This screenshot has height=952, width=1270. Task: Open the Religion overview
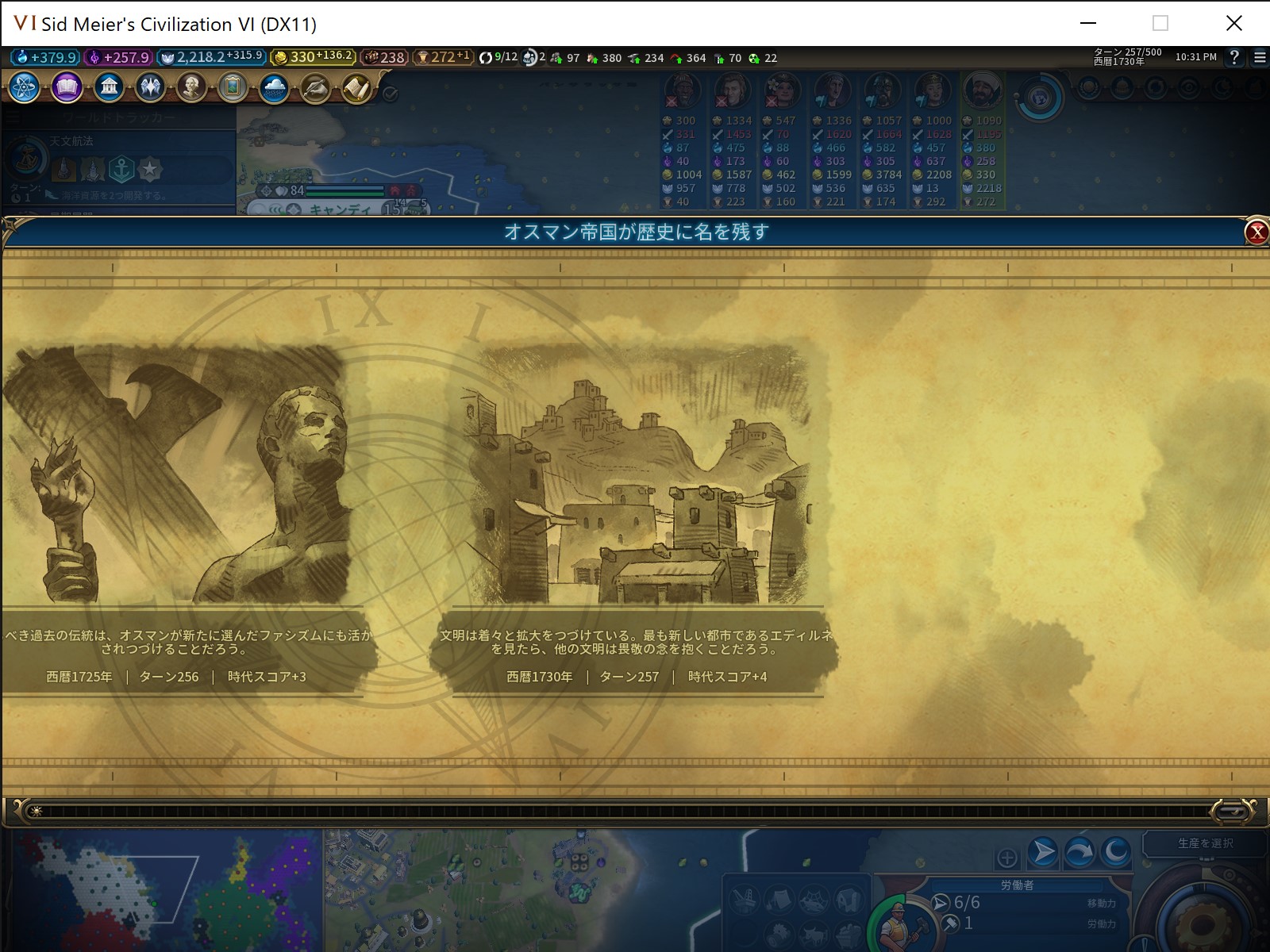[151, 88]
